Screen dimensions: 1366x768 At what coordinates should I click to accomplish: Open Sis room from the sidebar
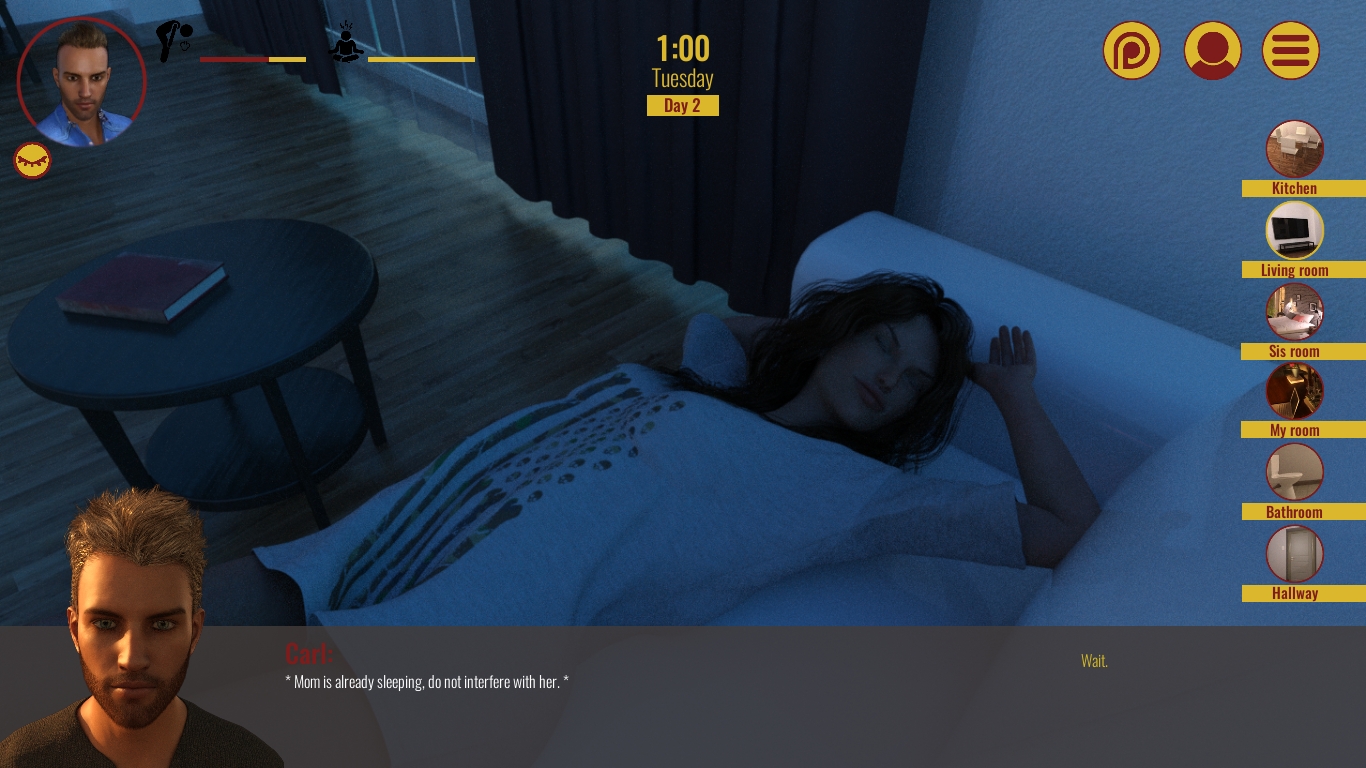(1294, 311)
